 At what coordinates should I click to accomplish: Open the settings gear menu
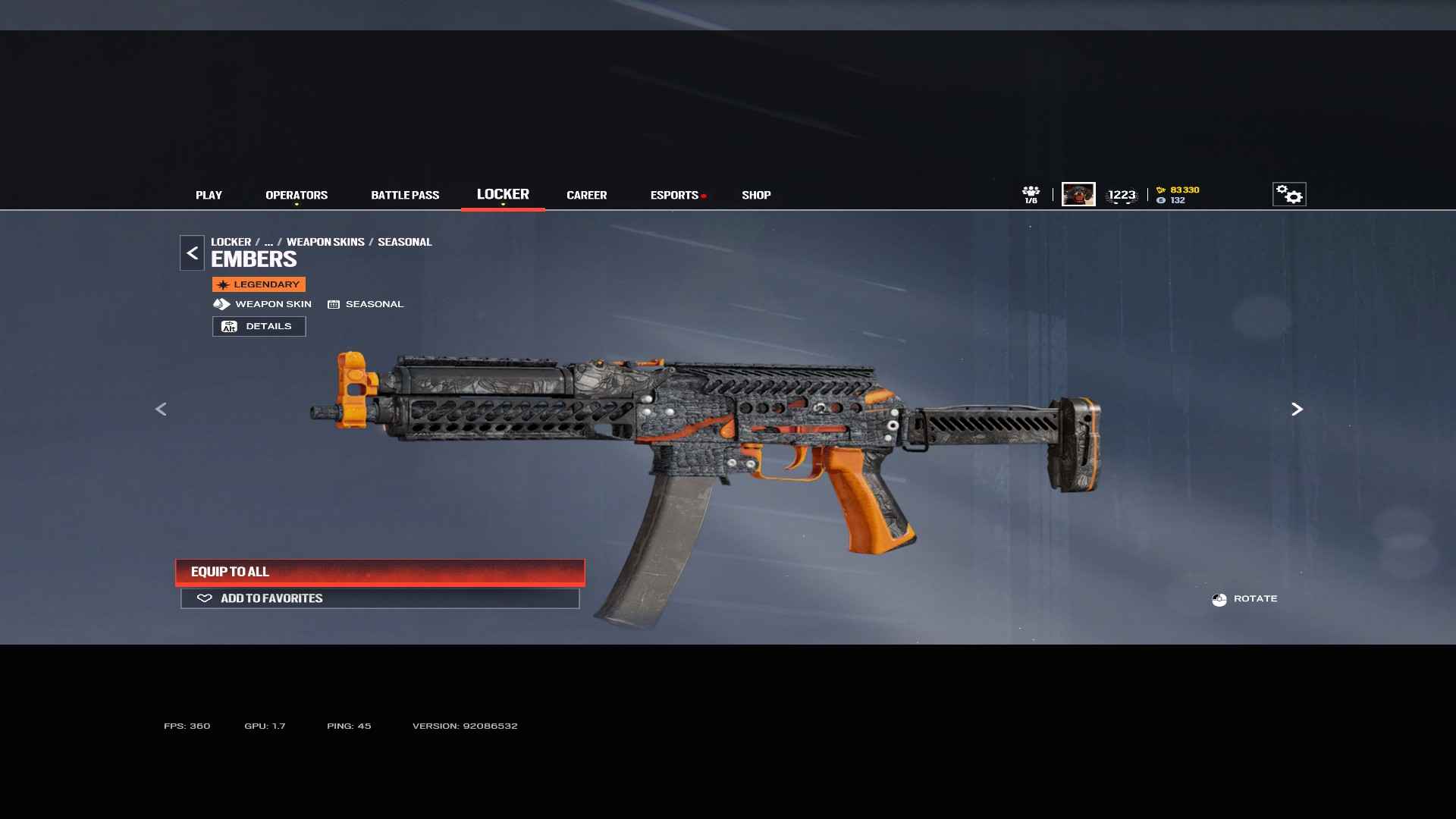tap(1288, 194)
